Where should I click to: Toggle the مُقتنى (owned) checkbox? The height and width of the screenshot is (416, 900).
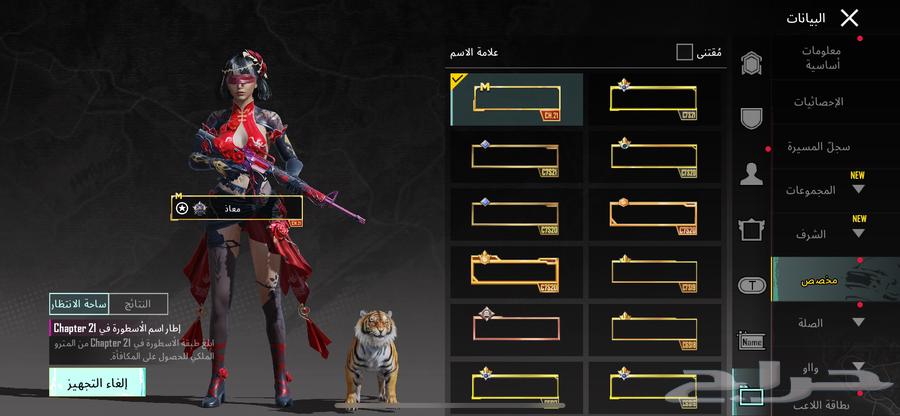coord(684,52)
